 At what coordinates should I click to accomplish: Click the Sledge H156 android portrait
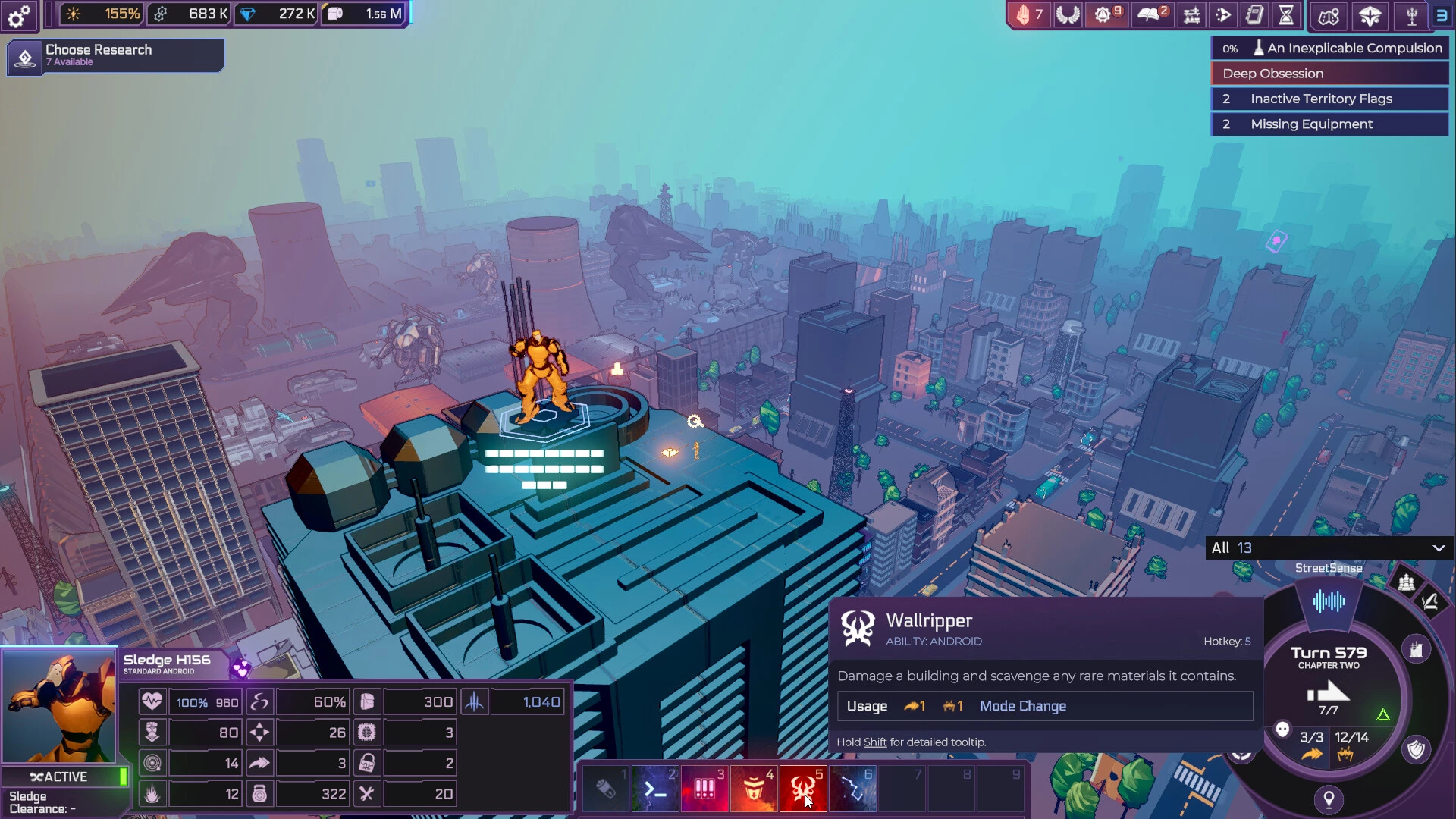click(59, 706)
